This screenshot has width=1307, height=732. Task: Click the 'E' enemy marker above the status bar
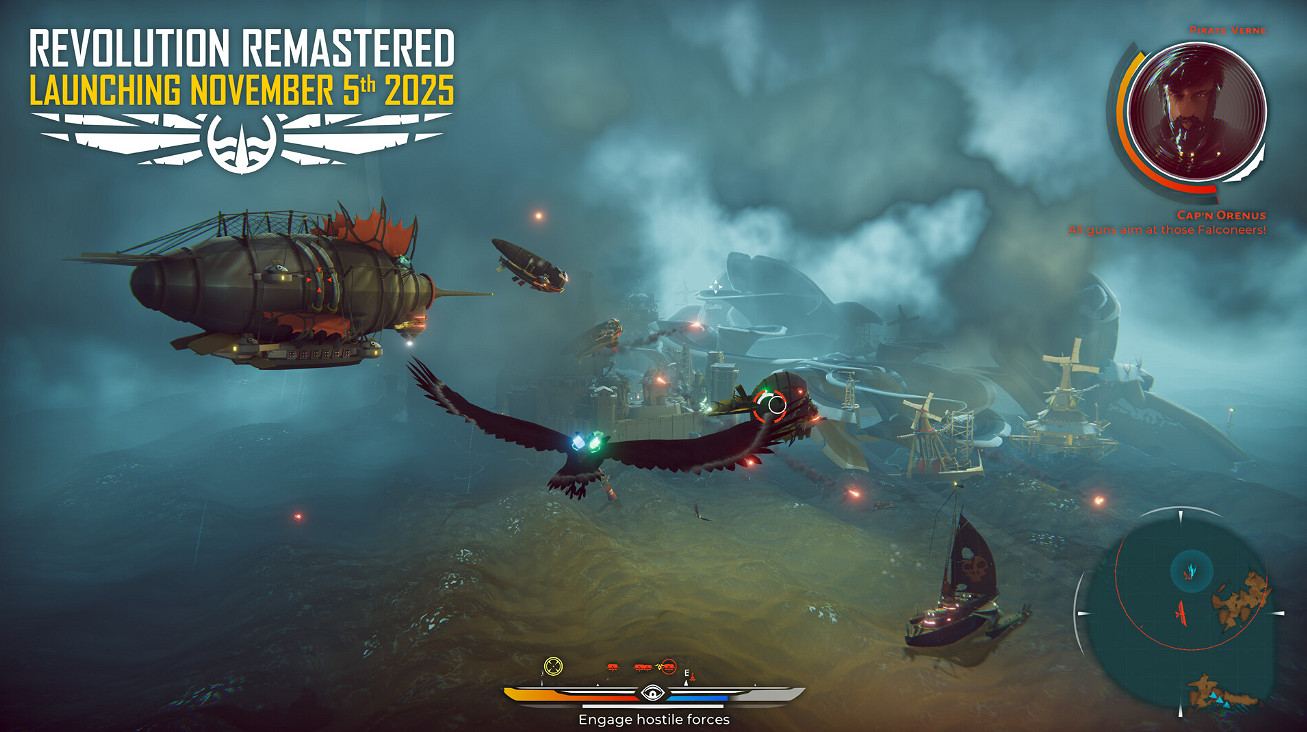coord(688,674)
